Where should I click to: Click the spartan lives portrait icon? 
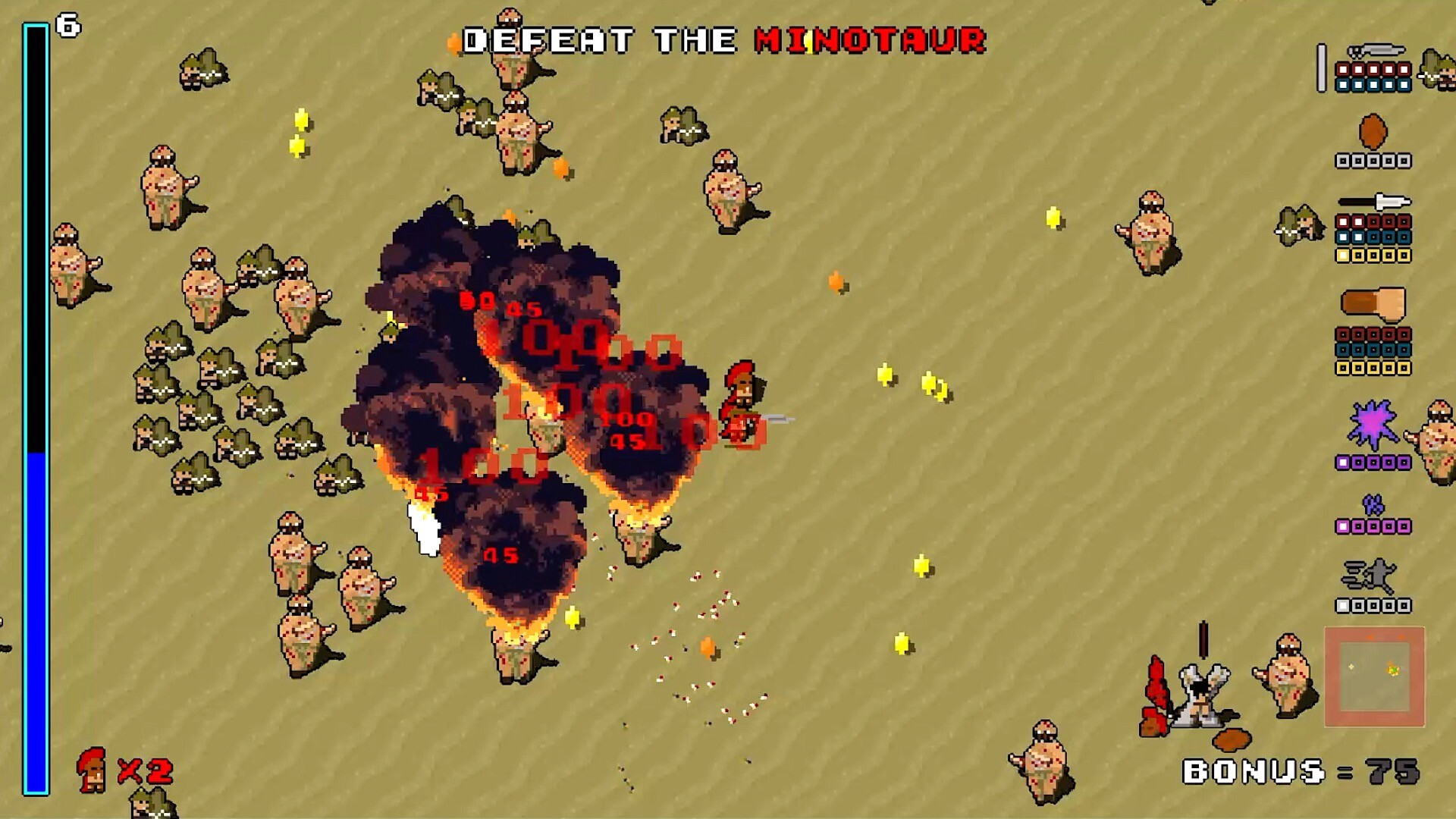pos(91,770)
